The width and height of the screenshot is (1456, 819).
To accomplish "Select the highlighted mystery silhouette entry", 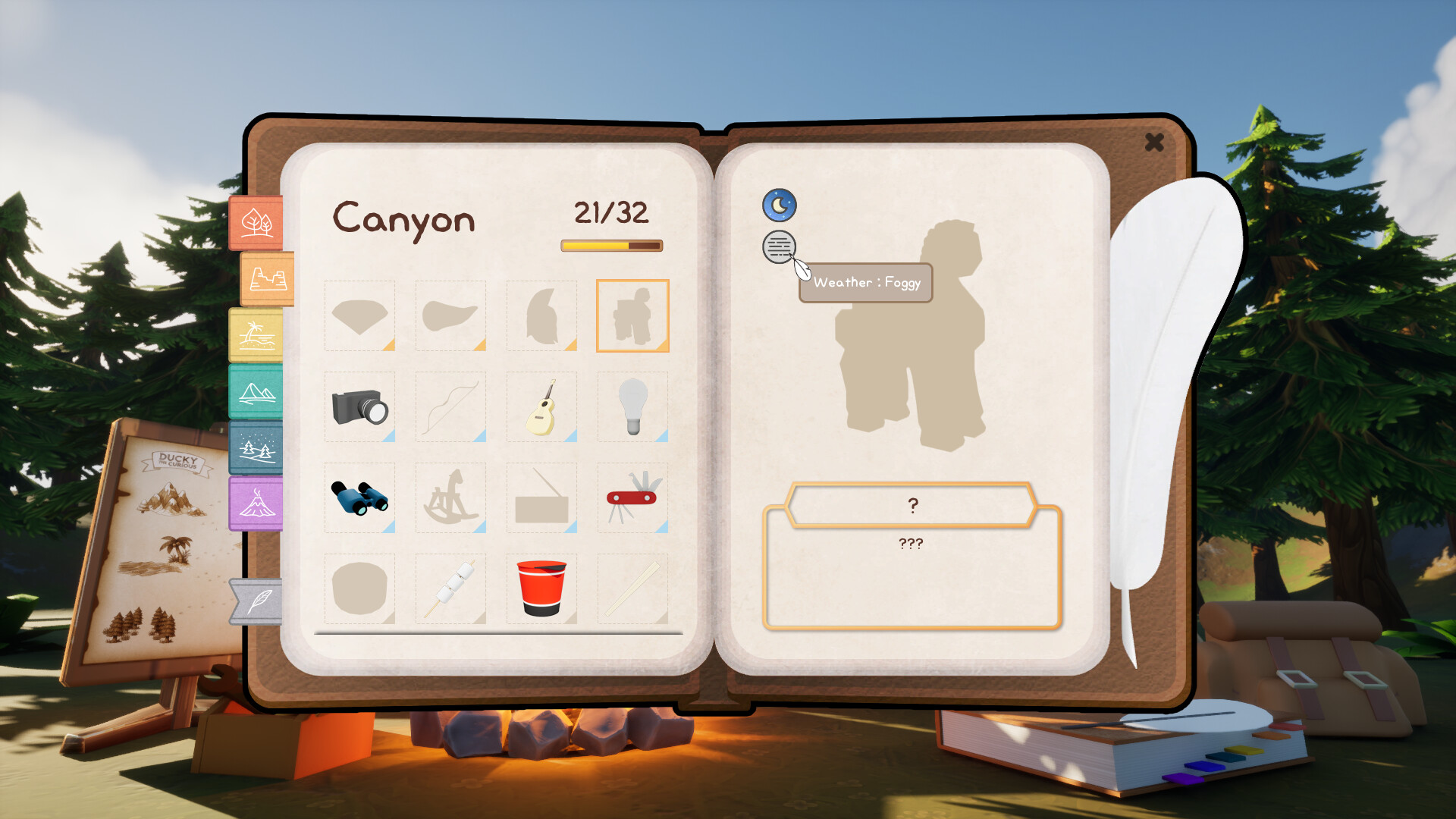I will tap(632, 316).
